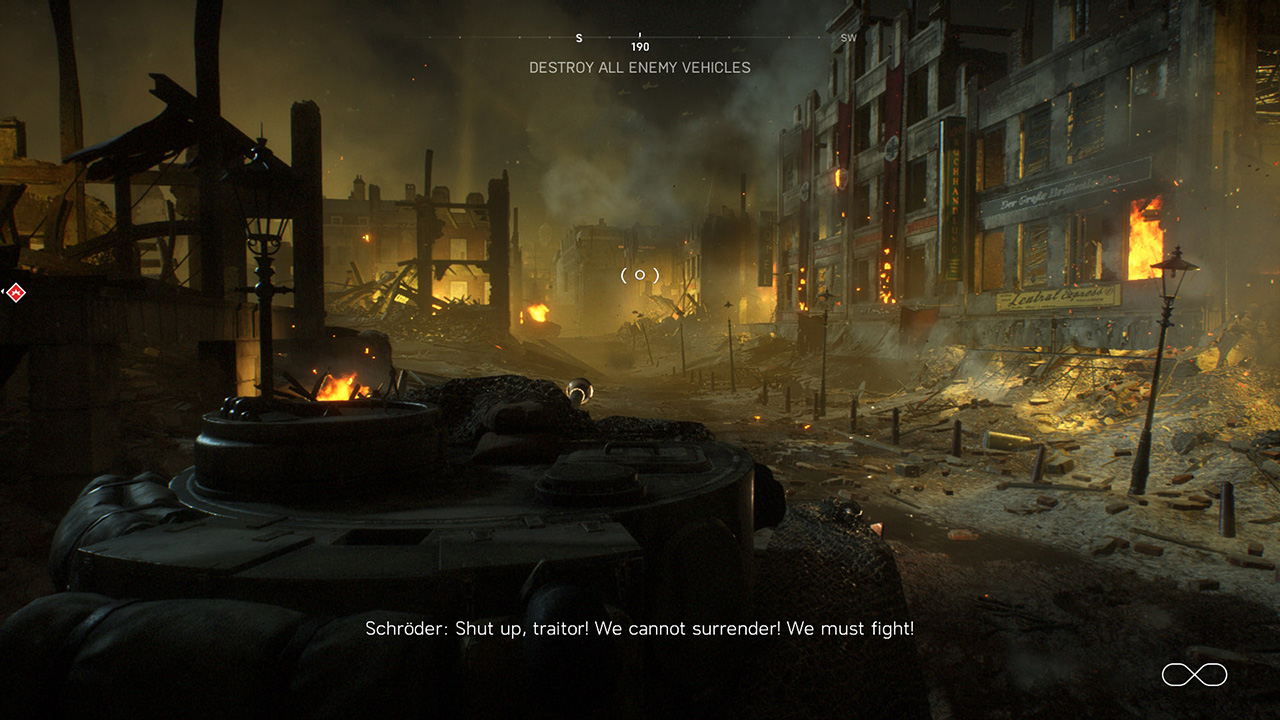This screenshot has height=720, width=1280.
Task: Click the tank's antenna ball above the turret
Action: (x=578, y=391)
